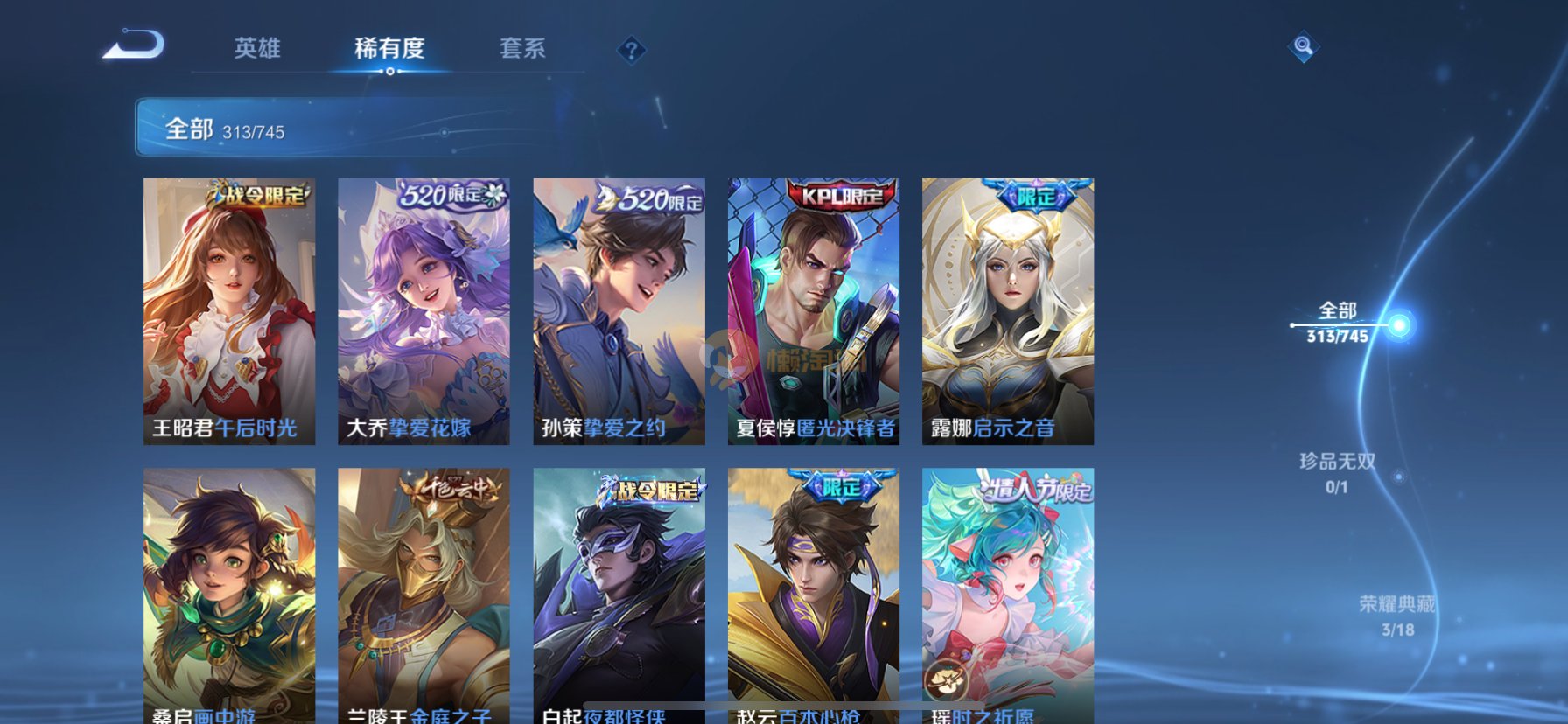Open the 瑶时之祈愿 skin card

[1007, 595]
